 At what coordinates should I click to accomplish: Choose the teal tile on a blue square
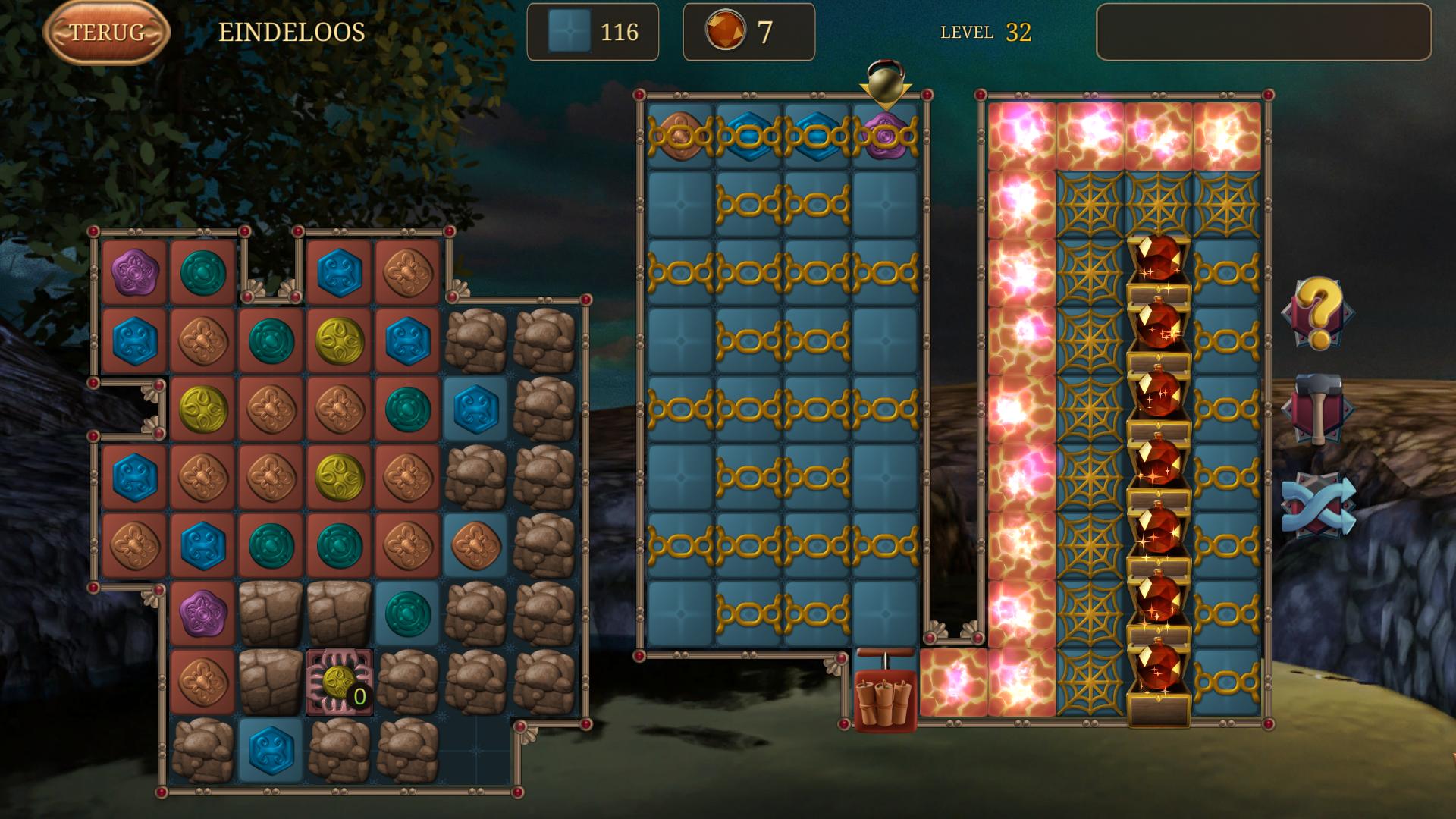pyautogui.click(x=407, y=614)
